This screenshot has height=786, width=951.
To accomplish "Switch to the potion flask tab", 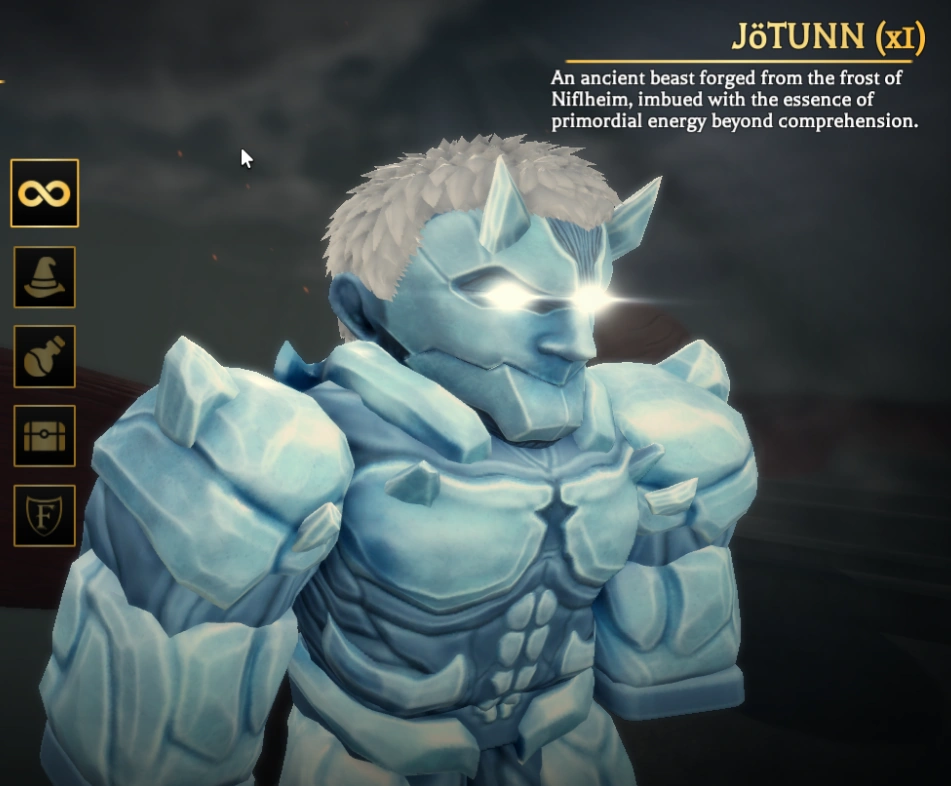I will pyautogui.click(x=45, y=357).
